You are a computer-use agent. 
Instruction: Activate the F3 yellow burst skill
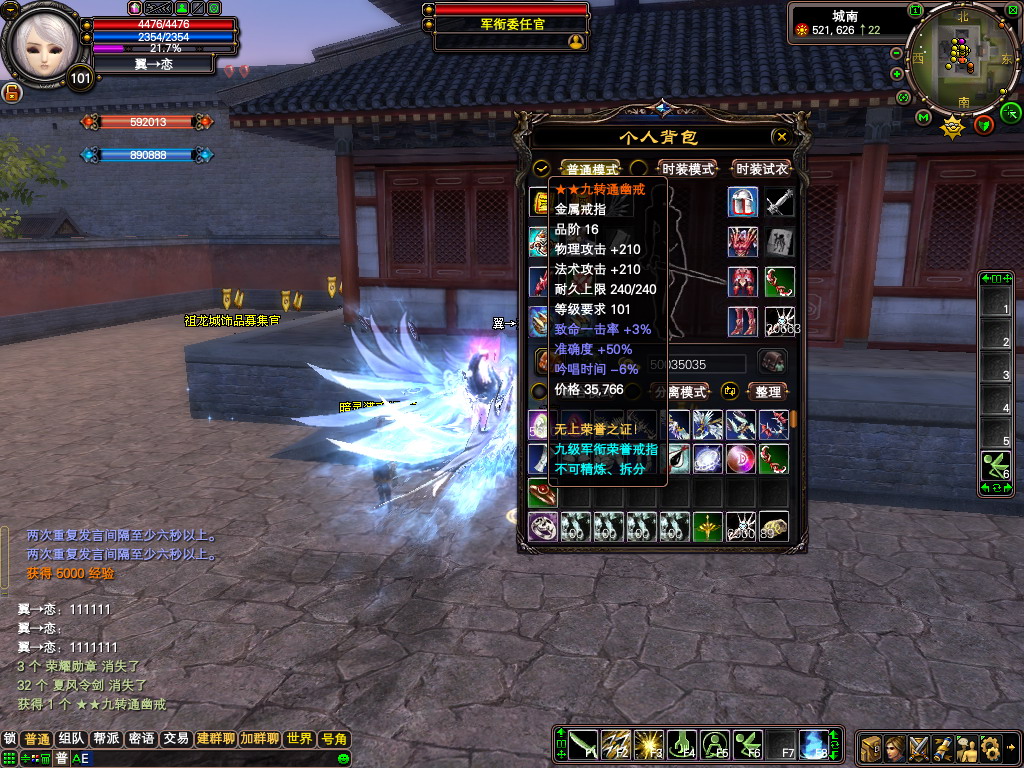(649, 745)
